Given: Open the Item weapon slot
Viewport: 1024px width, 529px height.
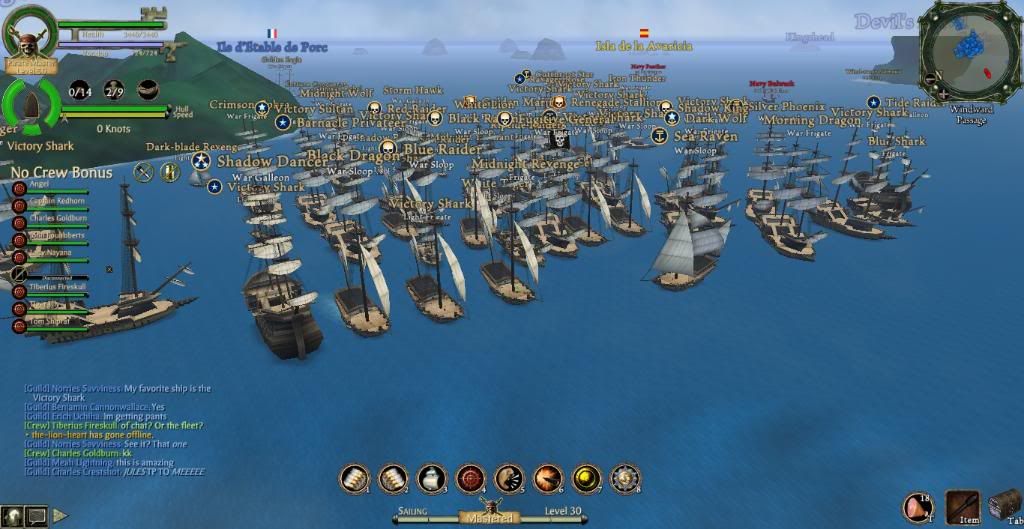Looking at the screenshot, I should [x=963, y=507].
